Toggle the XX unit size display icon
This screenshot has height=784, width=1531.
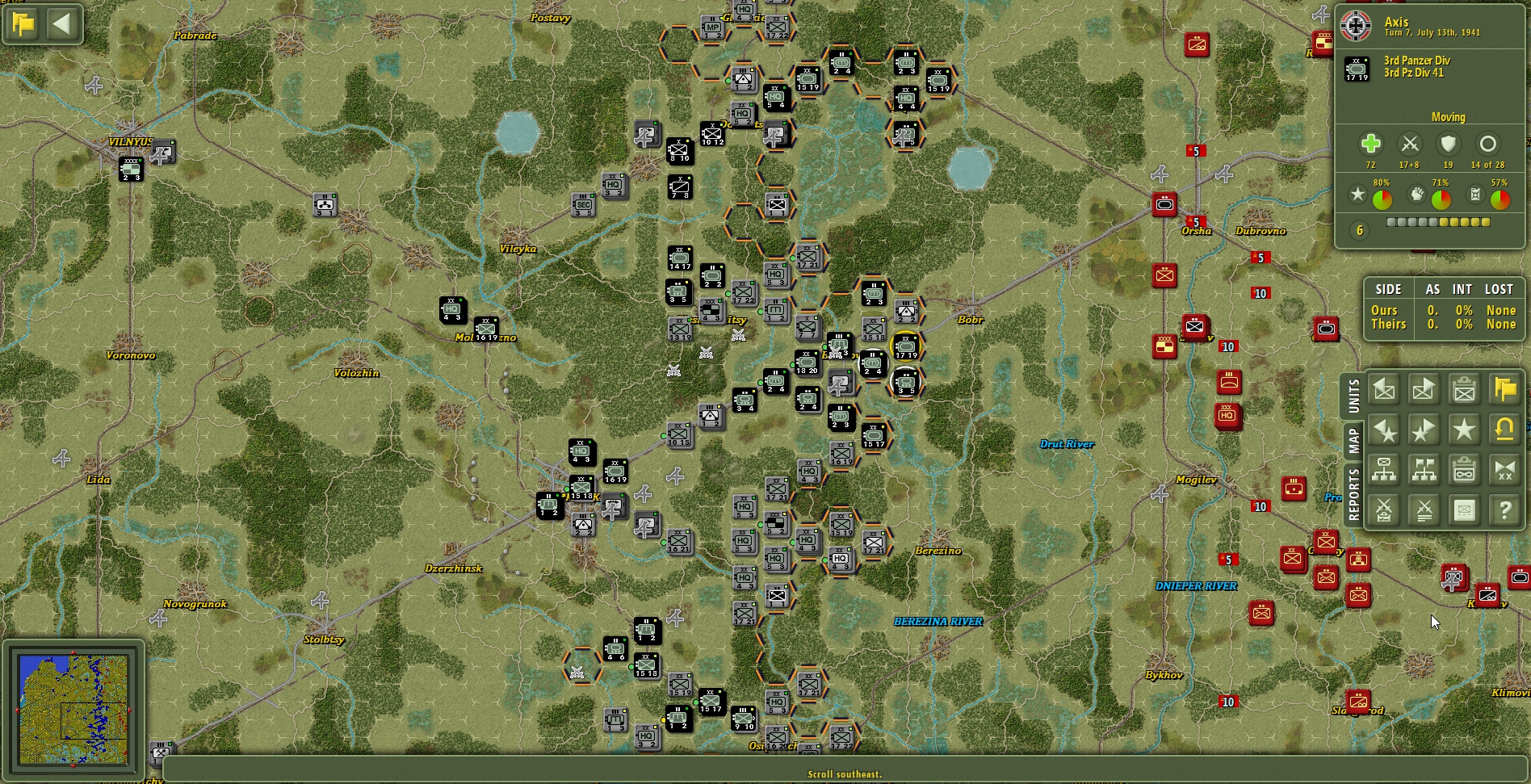tap(1504, 471)
